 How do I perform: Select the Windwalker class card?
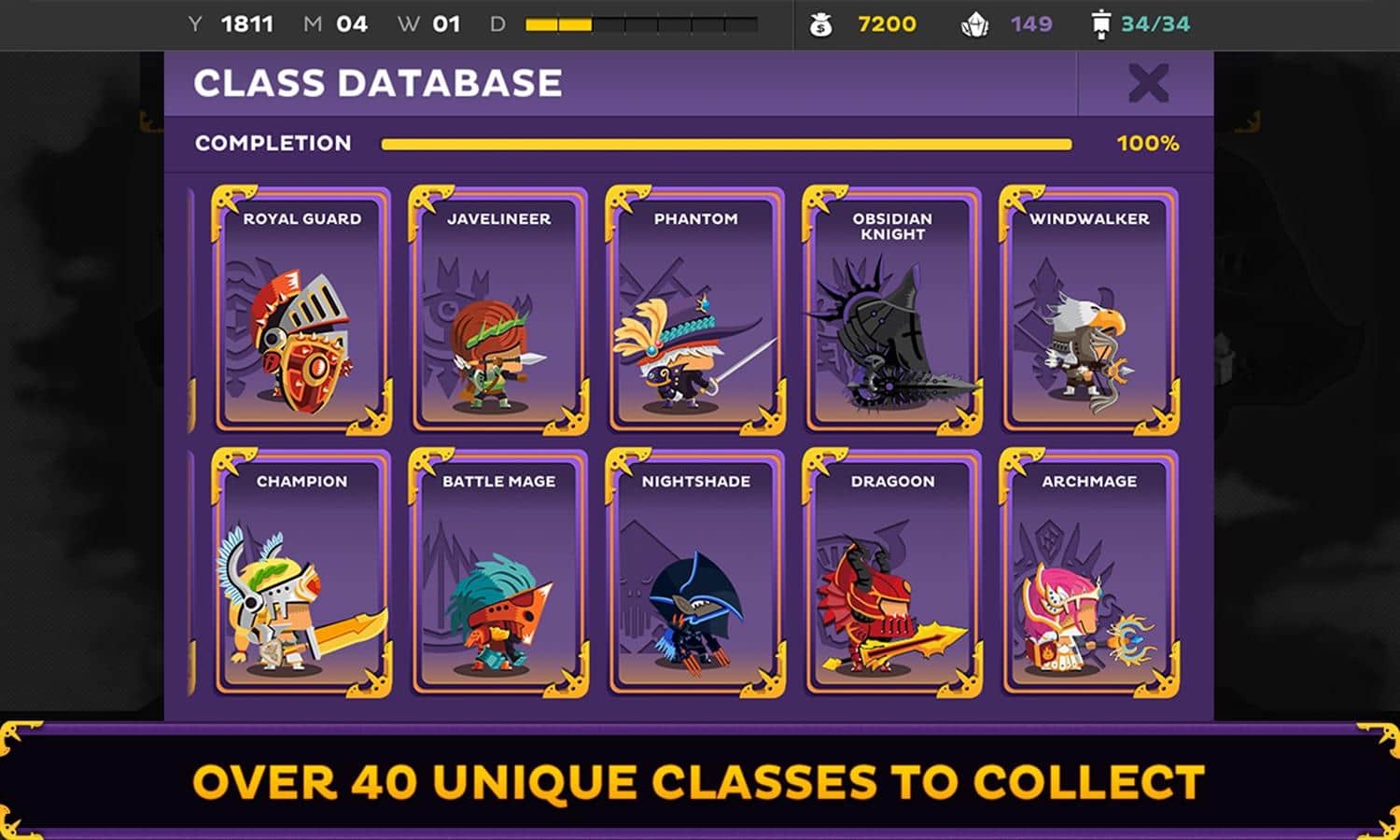1089,311
